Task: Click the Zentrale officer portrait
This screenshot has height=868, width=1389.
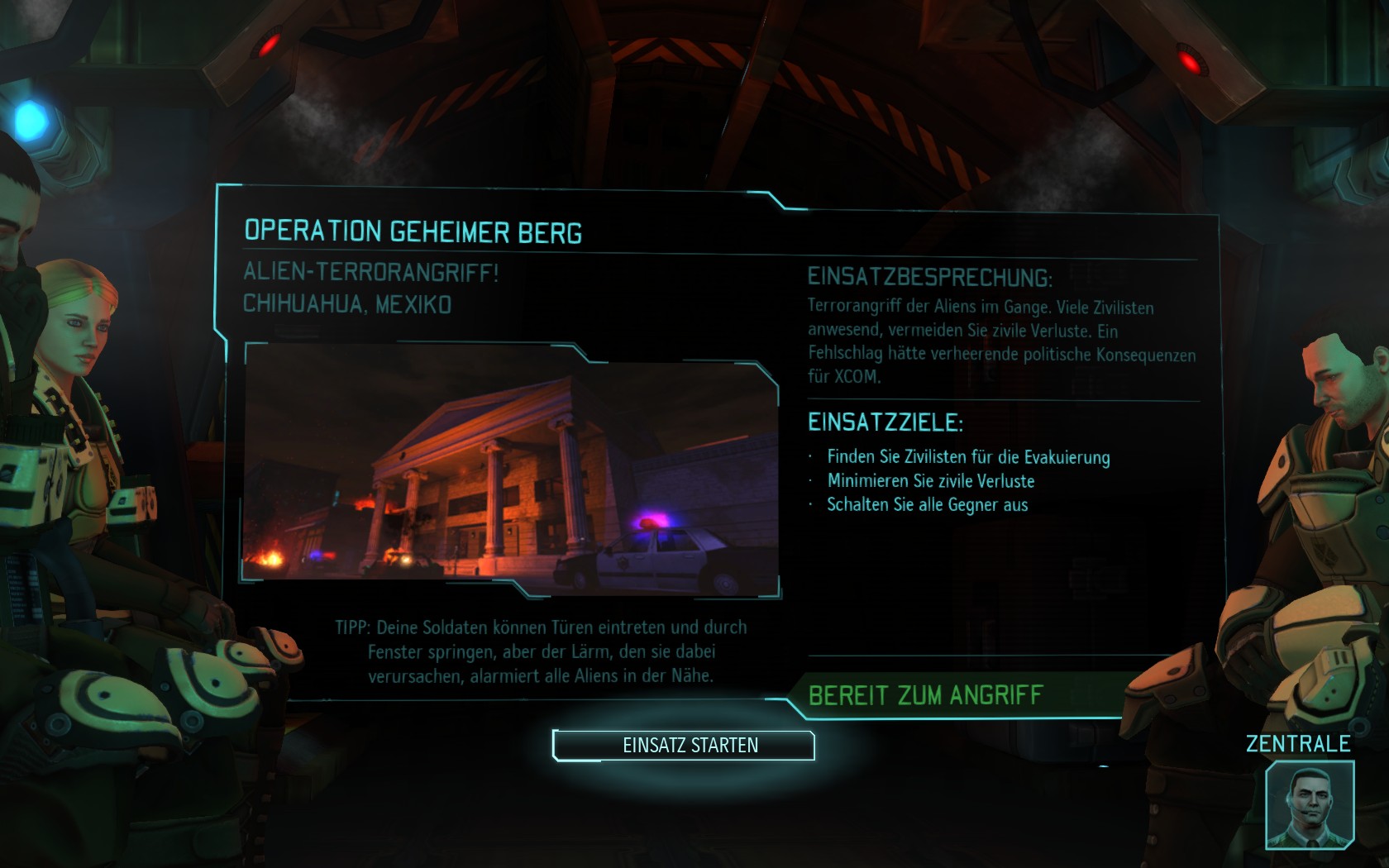Action: click(1309, 804)
